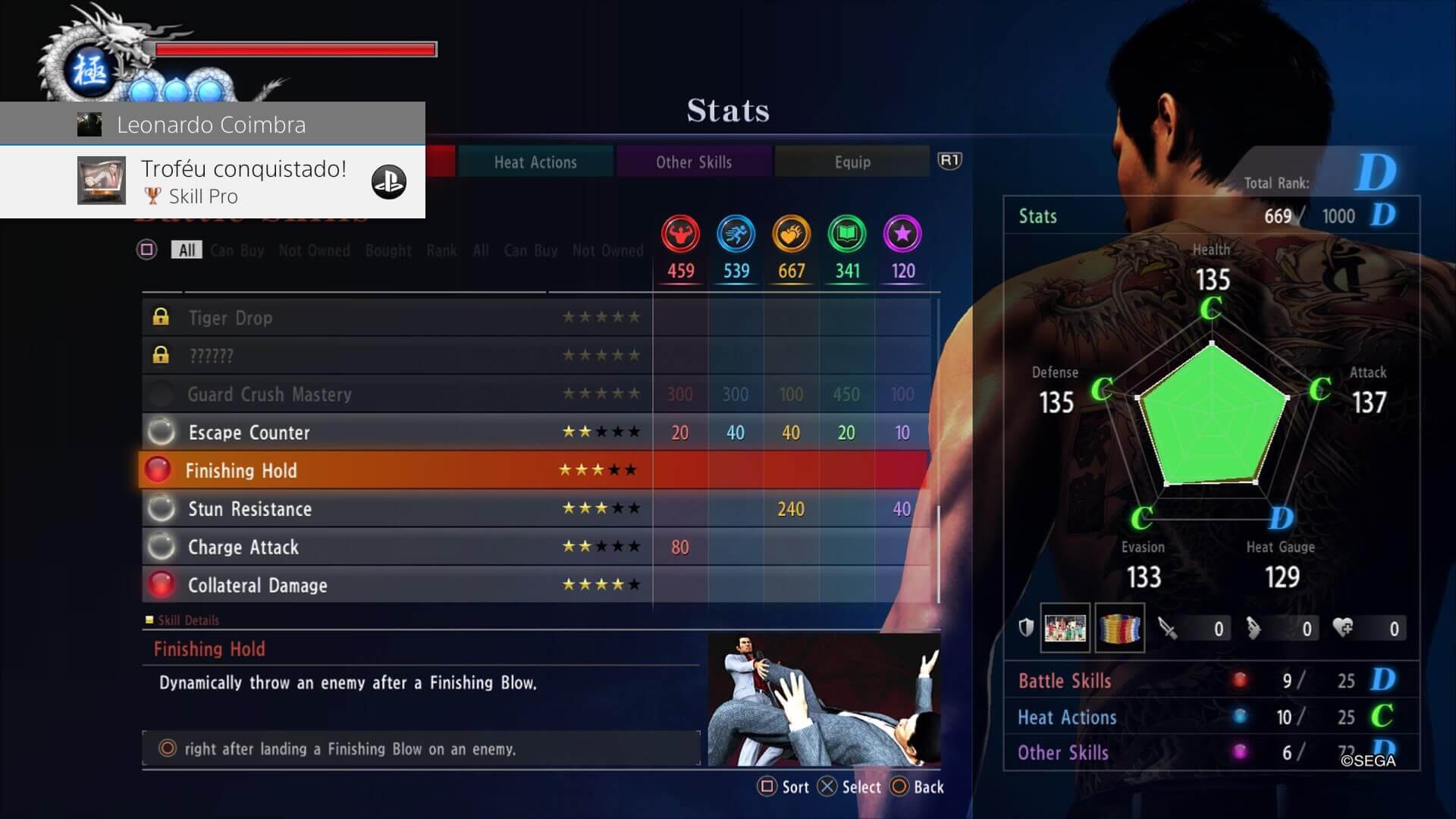The image size is (1456, 819).
Task: Select the locked ?????? skill row
Action: [394, 356]
